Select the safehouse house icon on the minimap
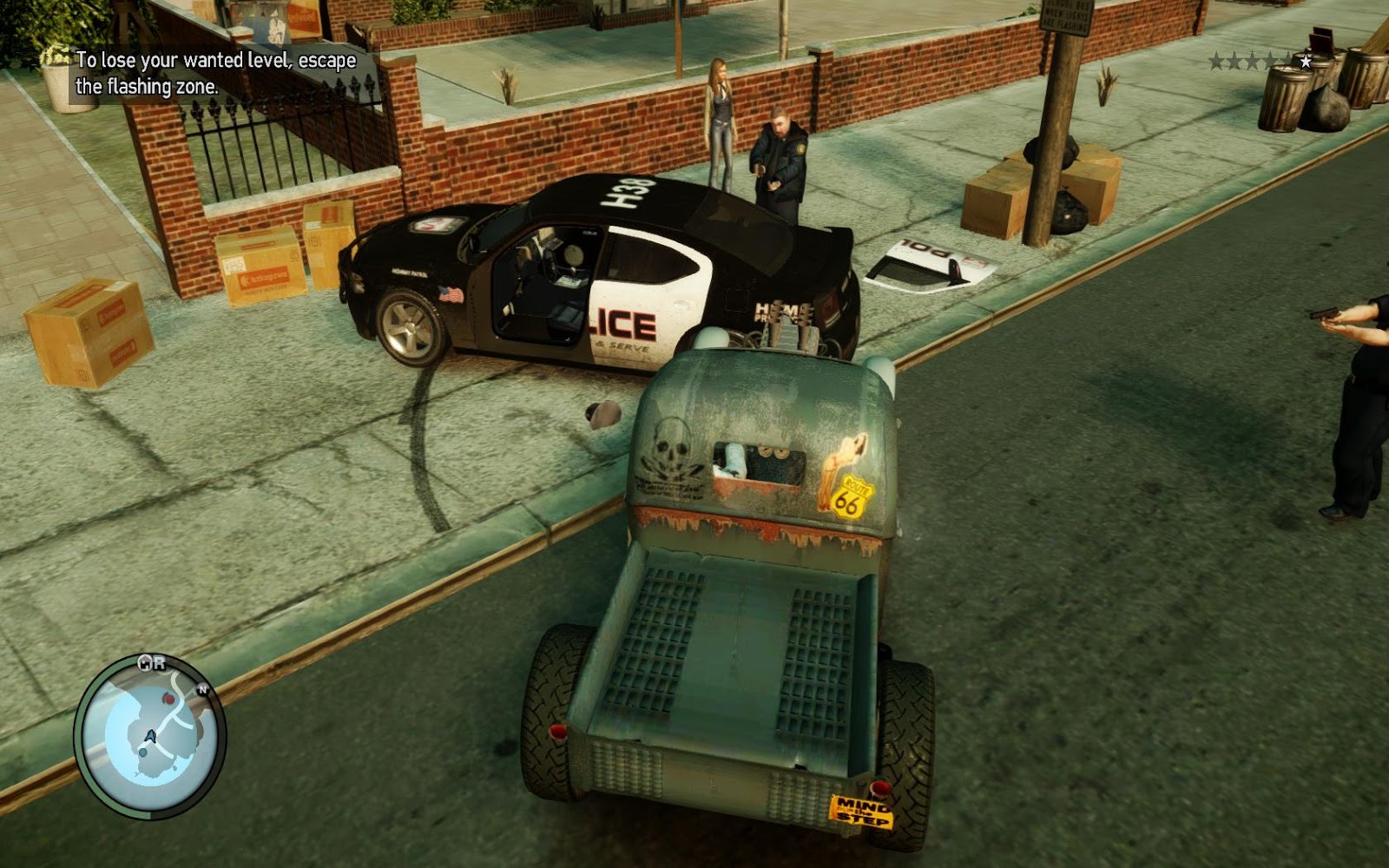This screenshot has height=868, width=1389. [x=145, y=662]
